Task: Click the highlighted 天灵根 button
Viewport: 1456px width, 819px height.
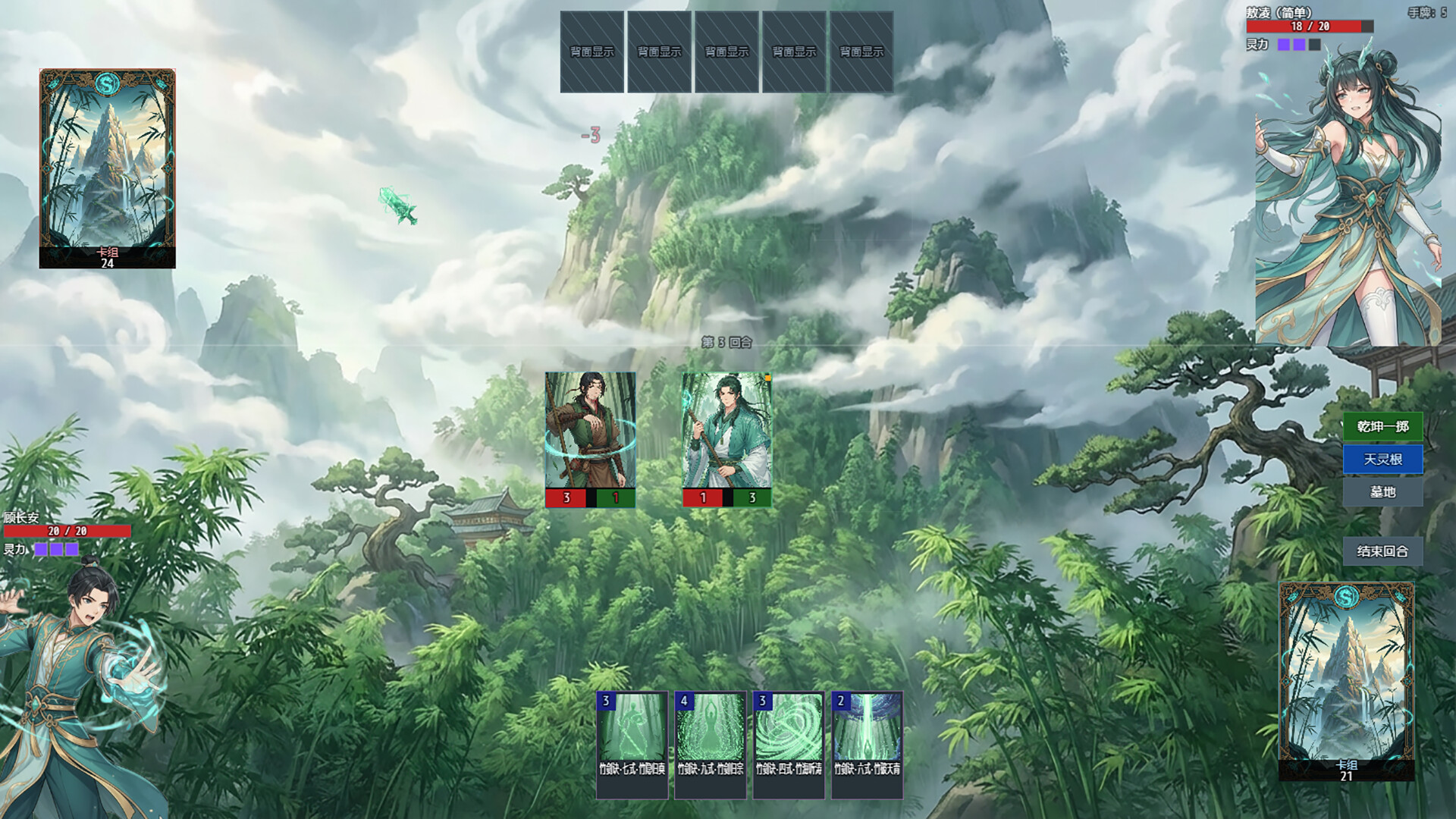Action: [1382, 460]
